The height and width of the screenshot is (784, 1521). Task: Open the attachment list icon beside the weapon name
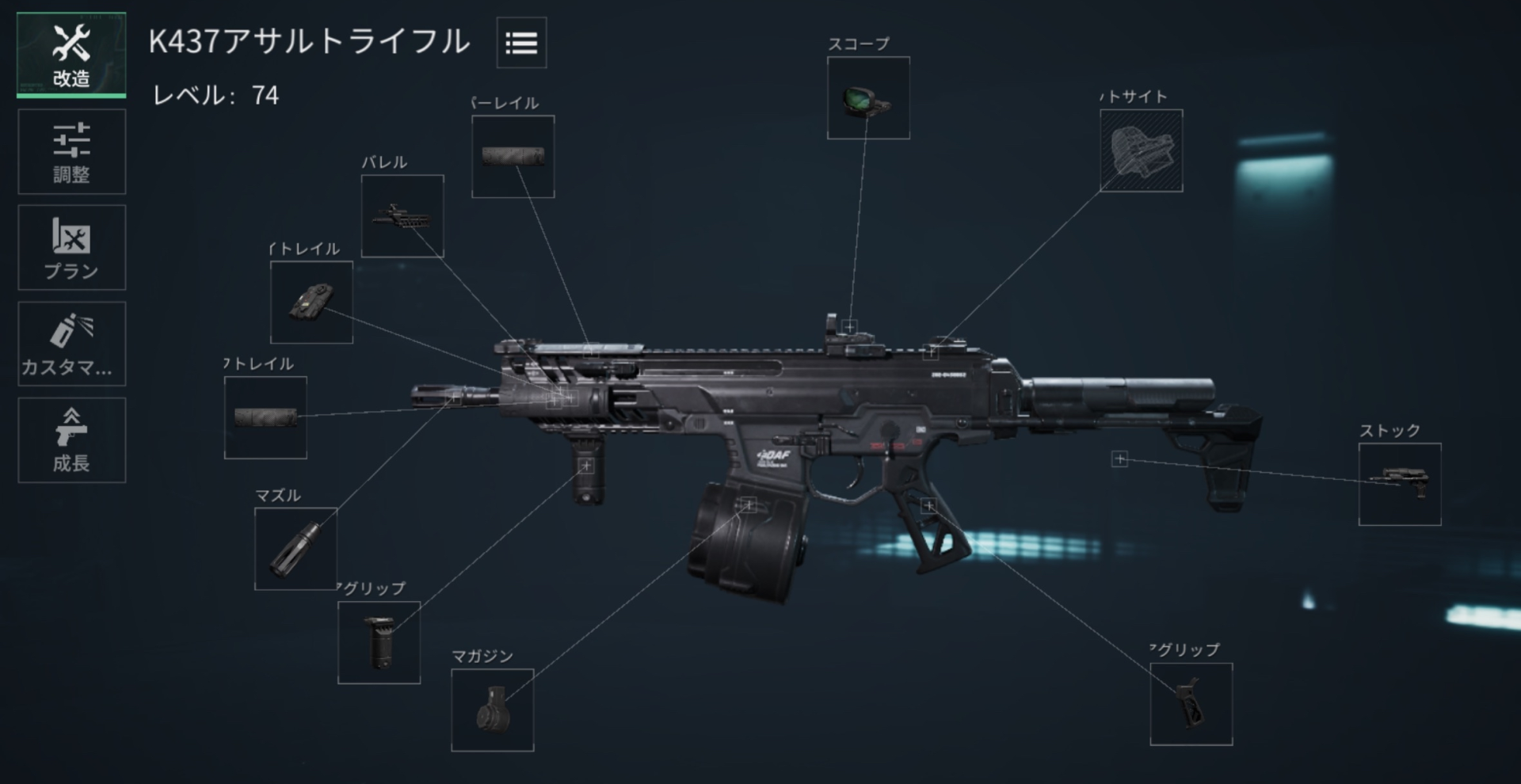pos(520,44)
